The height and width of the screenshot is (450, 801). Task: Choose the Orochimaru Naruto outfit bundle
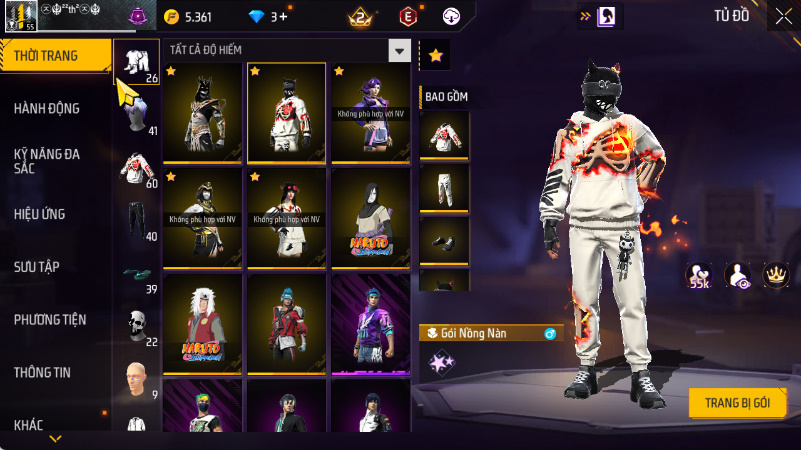click(370, 216)
